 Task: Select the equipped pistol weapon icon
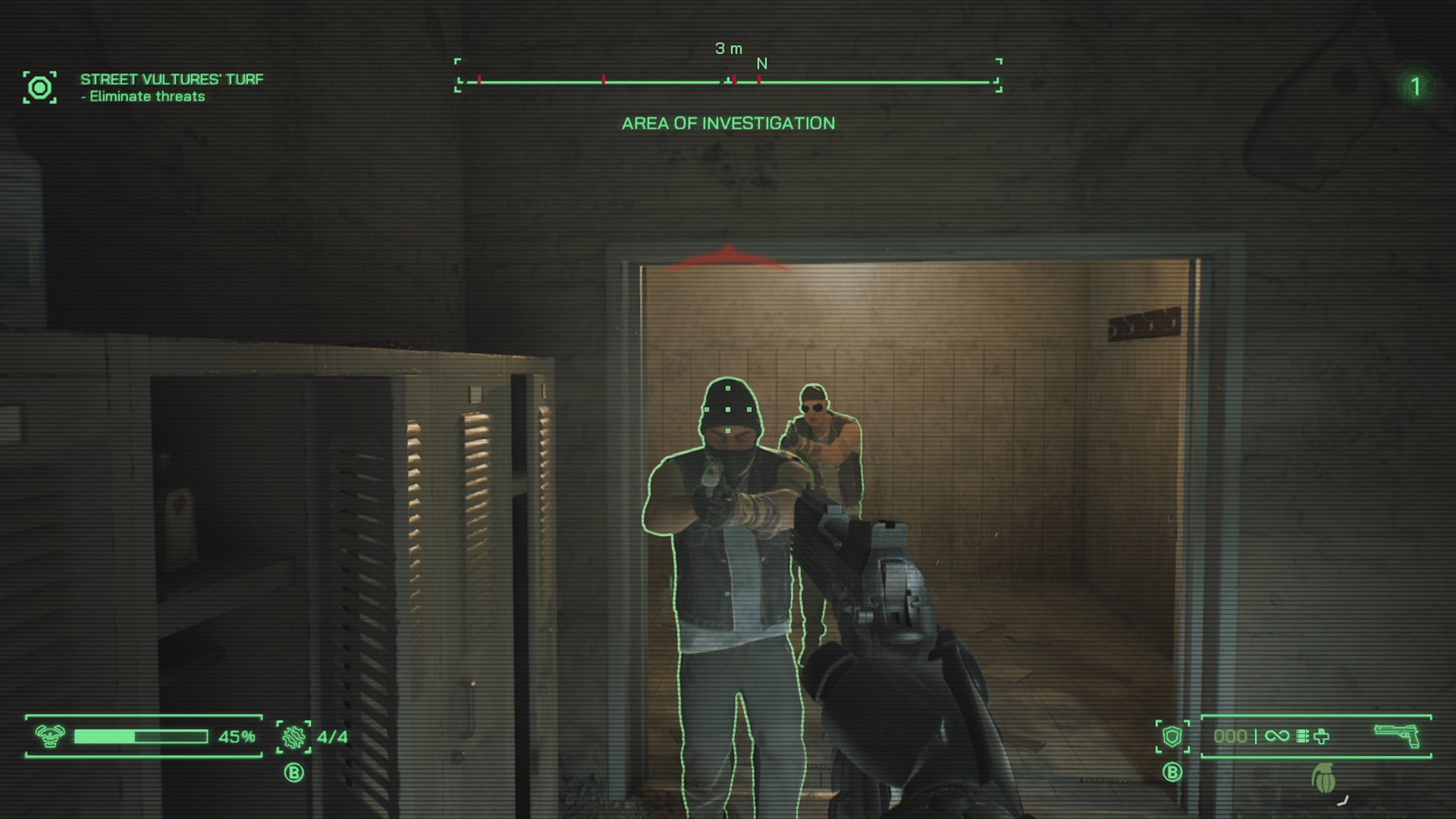1397,735
